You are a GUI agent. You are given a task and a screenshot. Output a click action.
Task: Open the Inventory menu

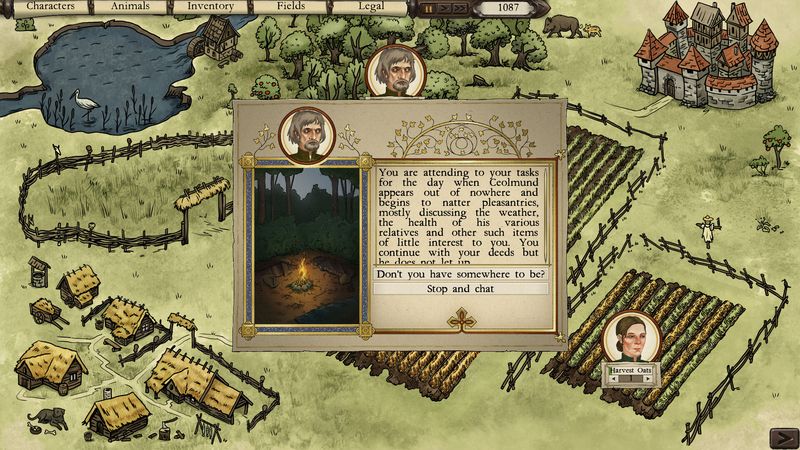coord(211,7)
